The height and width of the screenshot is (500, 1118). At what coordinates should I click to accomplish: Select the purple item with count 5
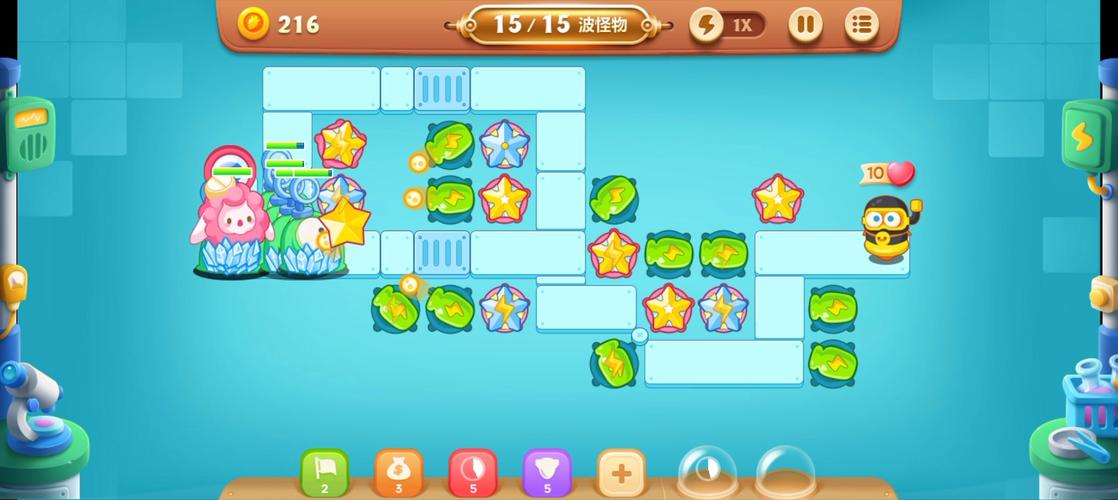pos(547,472)
